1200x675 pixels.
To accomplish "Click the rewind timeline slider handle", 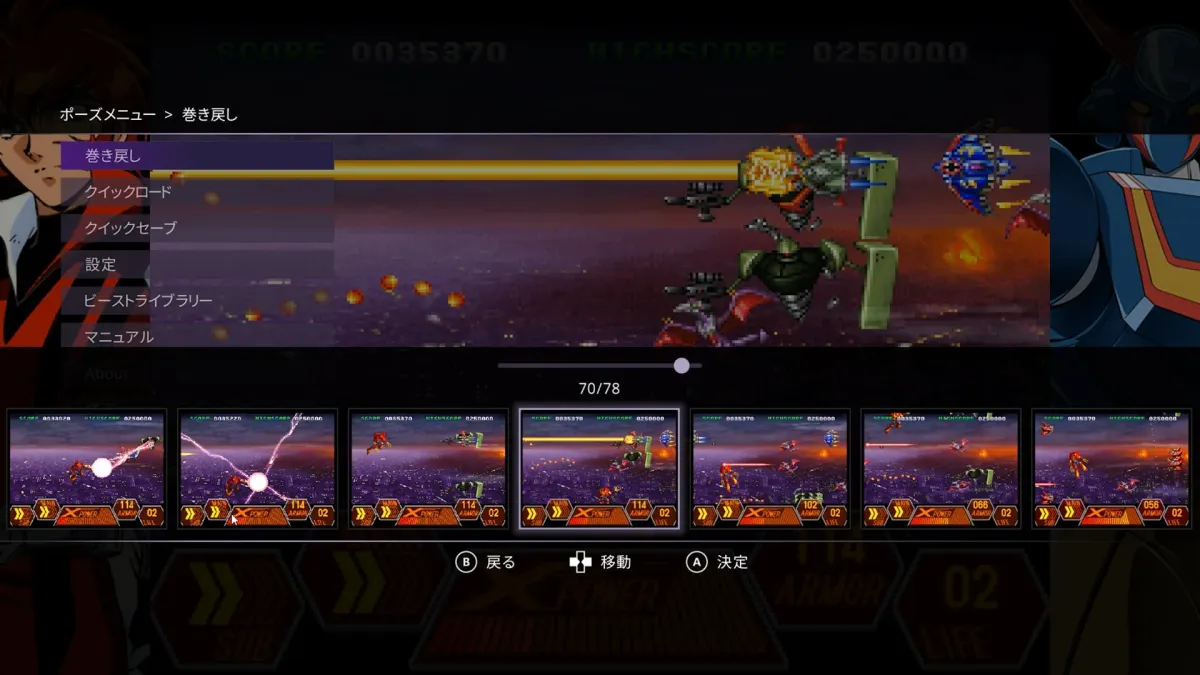I will (681, 366).
